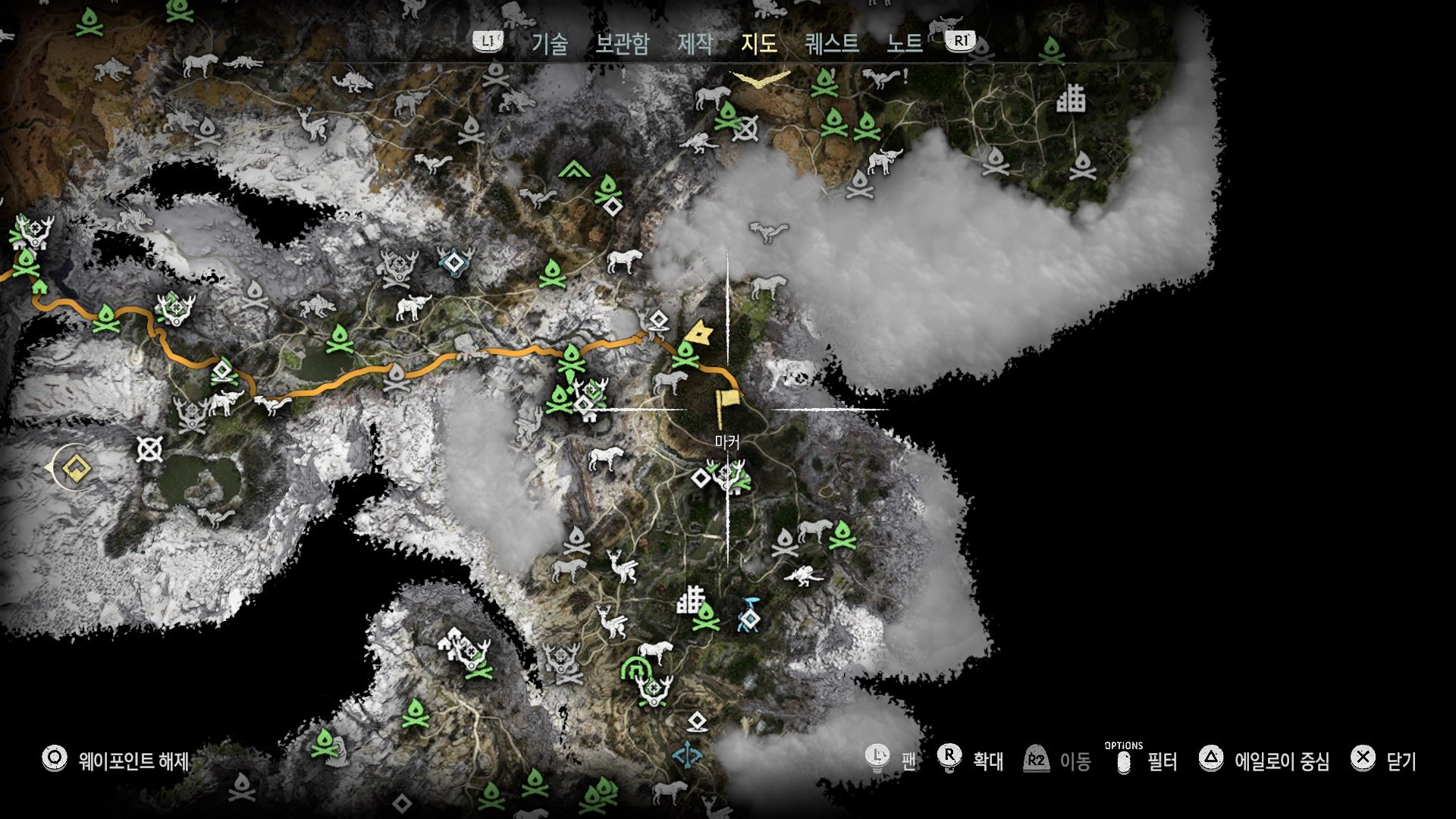Go to the 퀘스트 tab
The image size is (1456, 819).
click(x=832, y=43)
